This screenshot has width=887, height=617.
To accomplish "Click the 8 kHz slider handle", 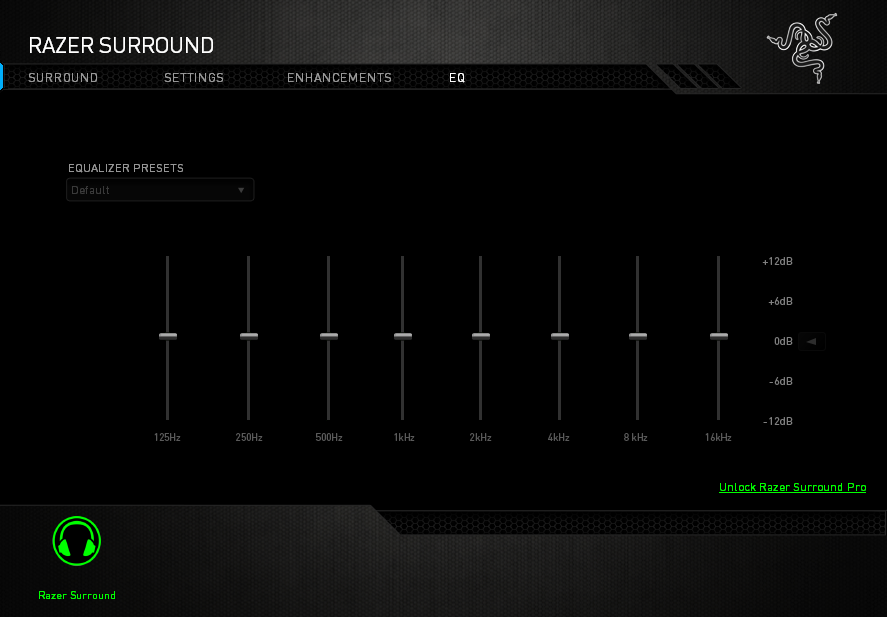I will [x=638, y=336].
